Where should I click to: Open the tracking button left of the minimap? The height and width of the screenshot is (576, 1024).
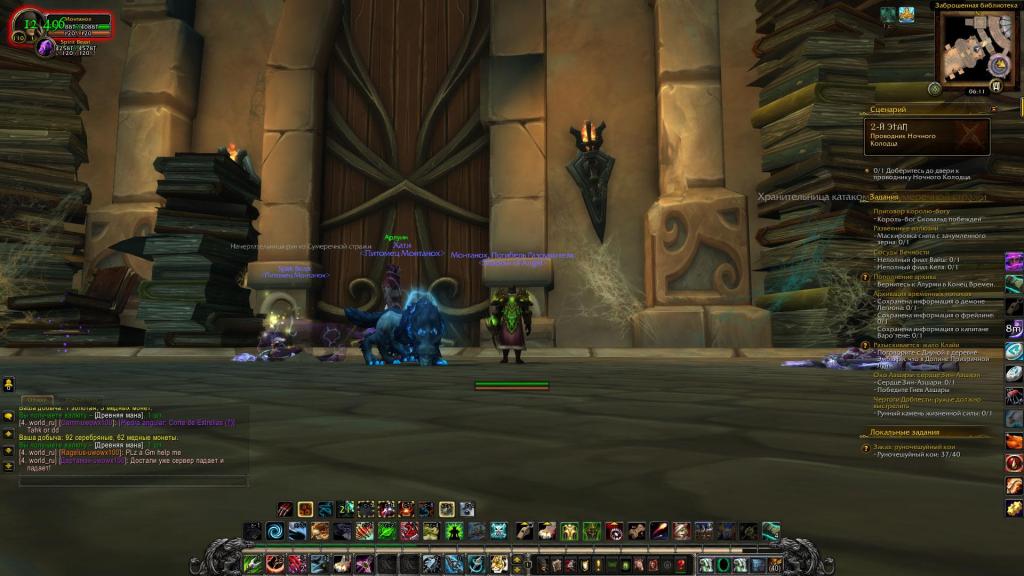934,88
